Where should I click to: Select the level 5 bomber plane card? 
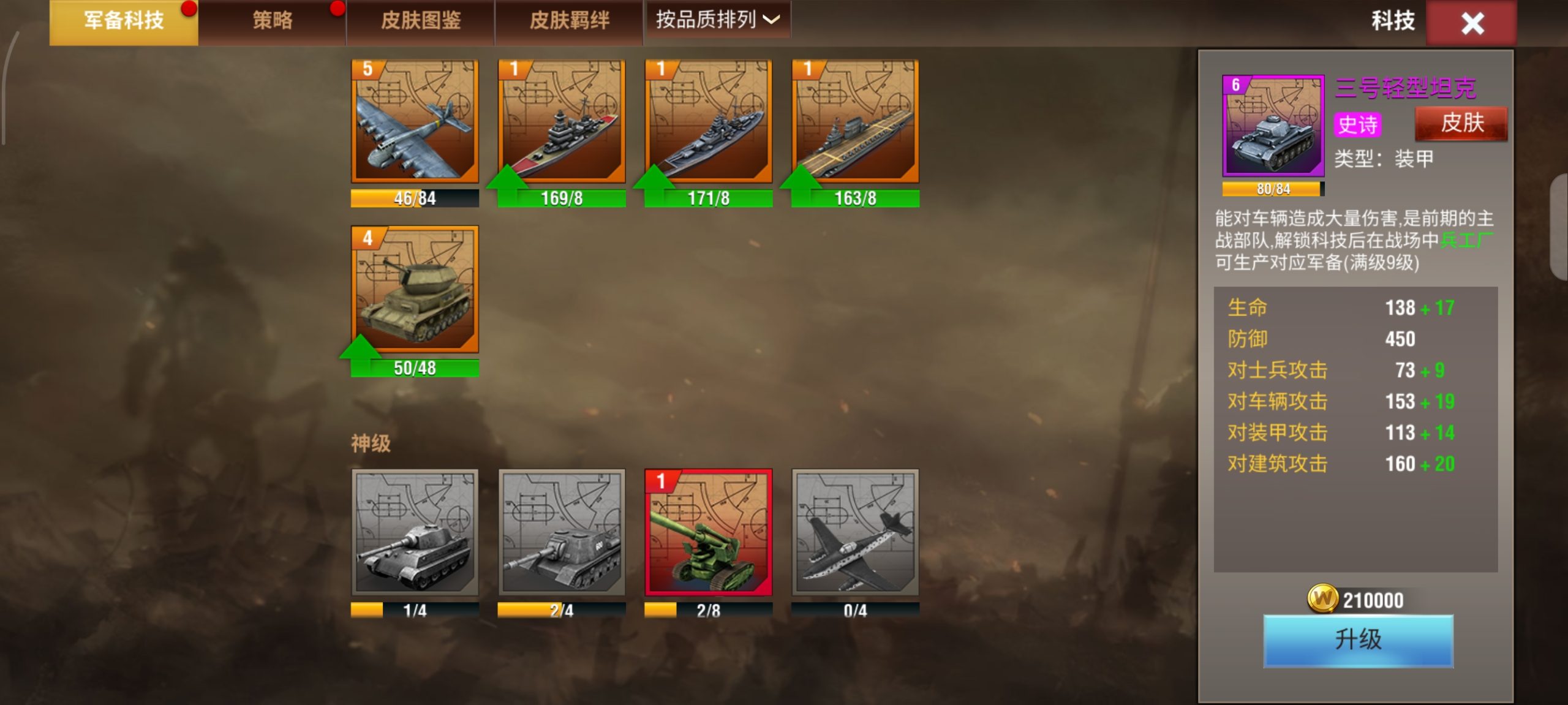pyautogui.click(x=415, y=121)
